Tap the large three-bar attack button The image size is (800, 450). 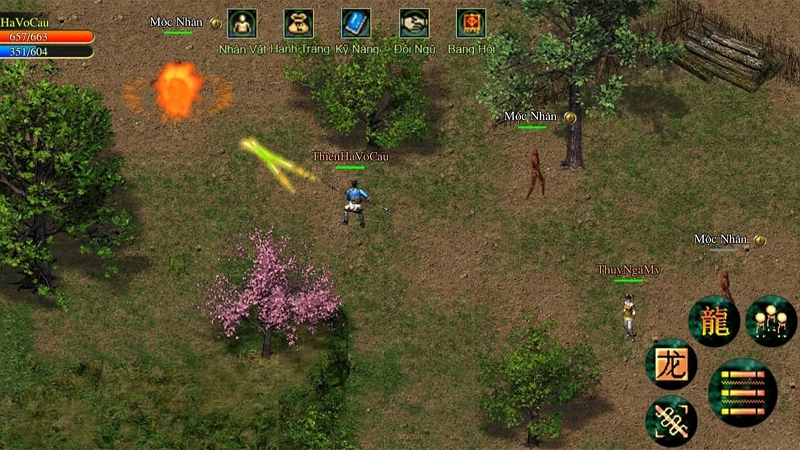click(x=743, y=391)
